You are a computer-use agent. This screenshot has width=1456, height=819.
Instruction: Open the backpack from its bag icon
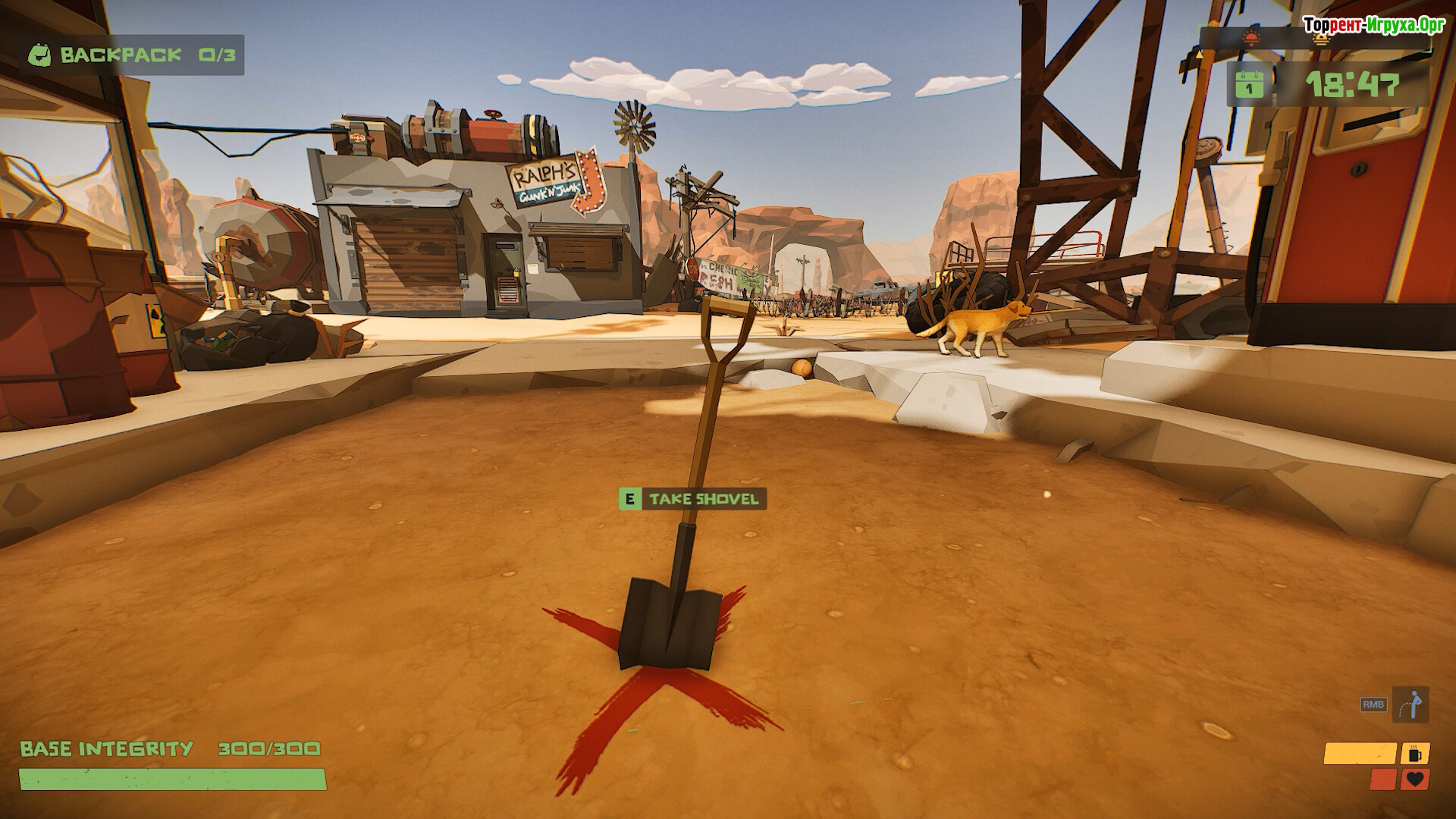click(x=40, y=55)
